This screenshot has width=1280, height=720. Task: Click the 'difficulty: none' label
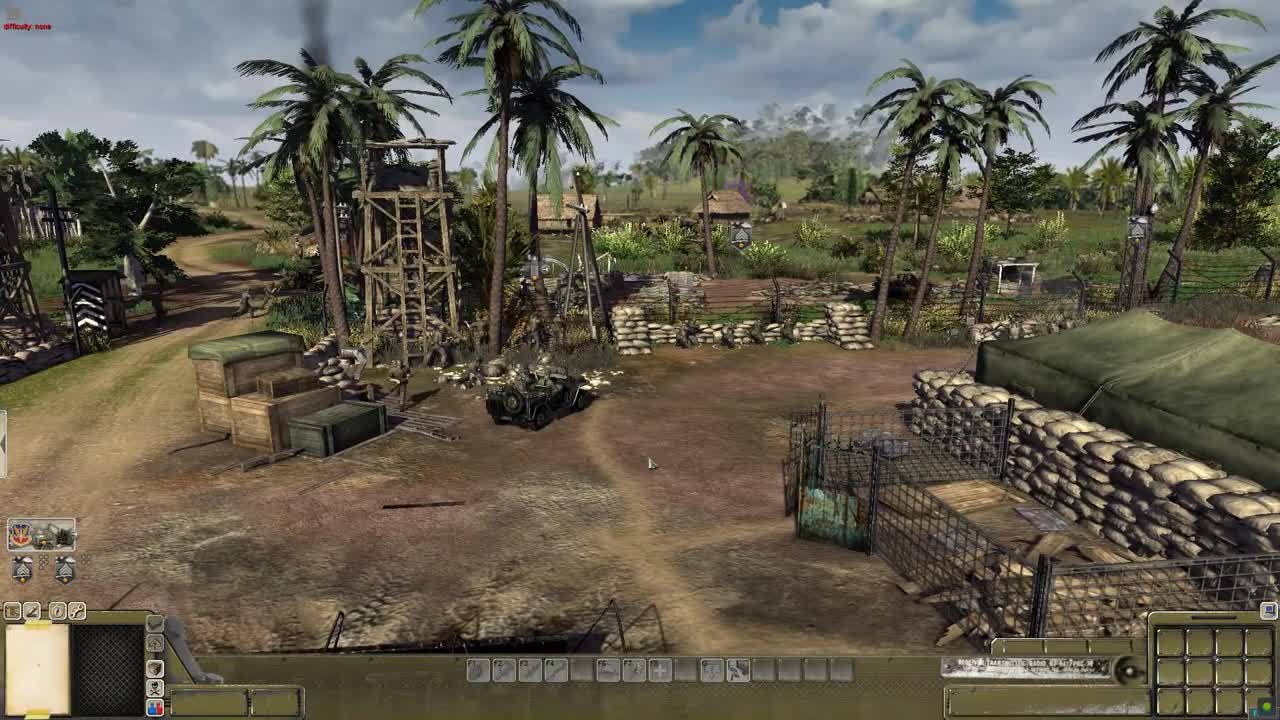pyautogui.click(x=25, y=28)
